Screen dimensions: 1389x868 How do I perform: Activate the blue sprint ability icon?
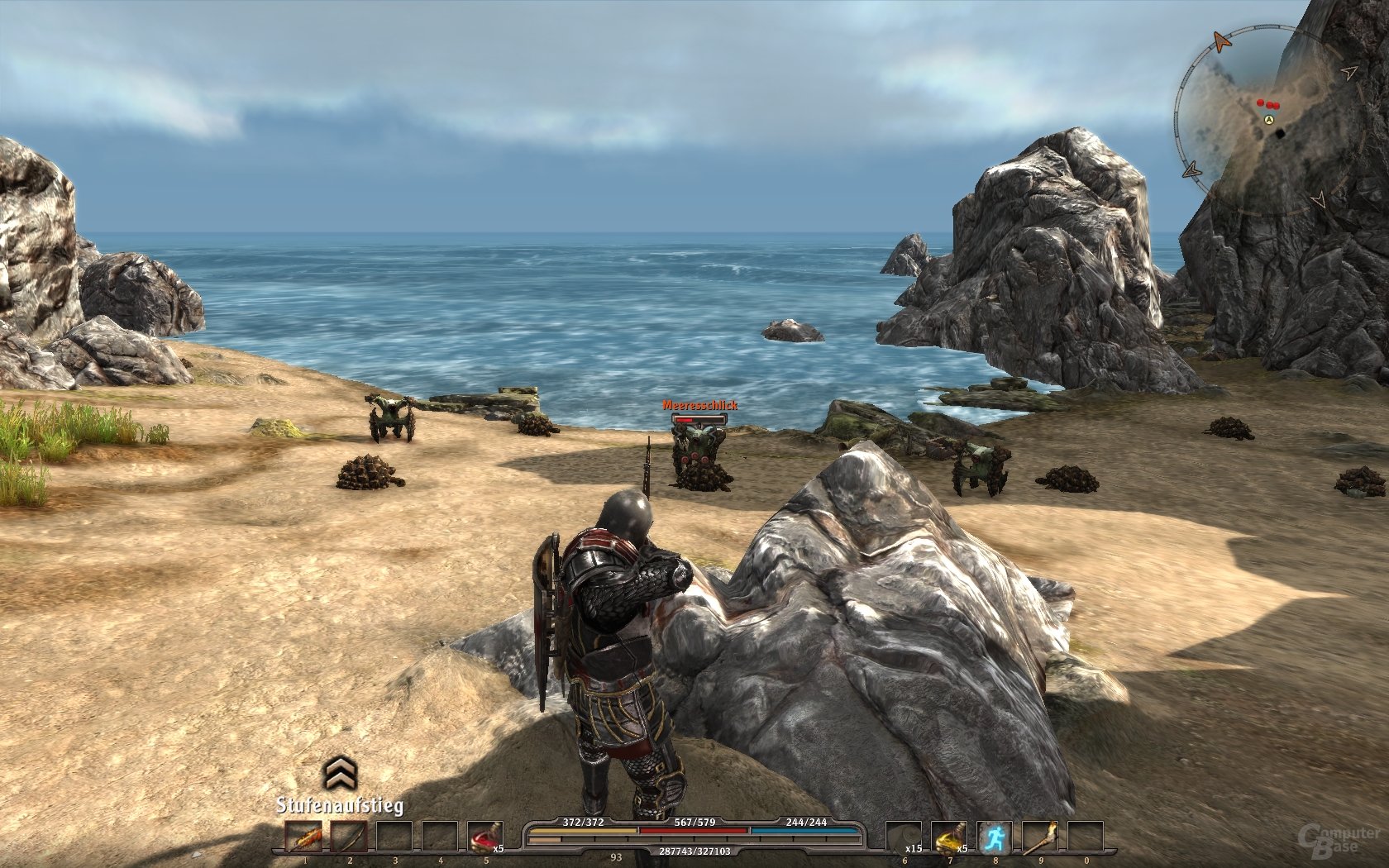click(994, 837)
